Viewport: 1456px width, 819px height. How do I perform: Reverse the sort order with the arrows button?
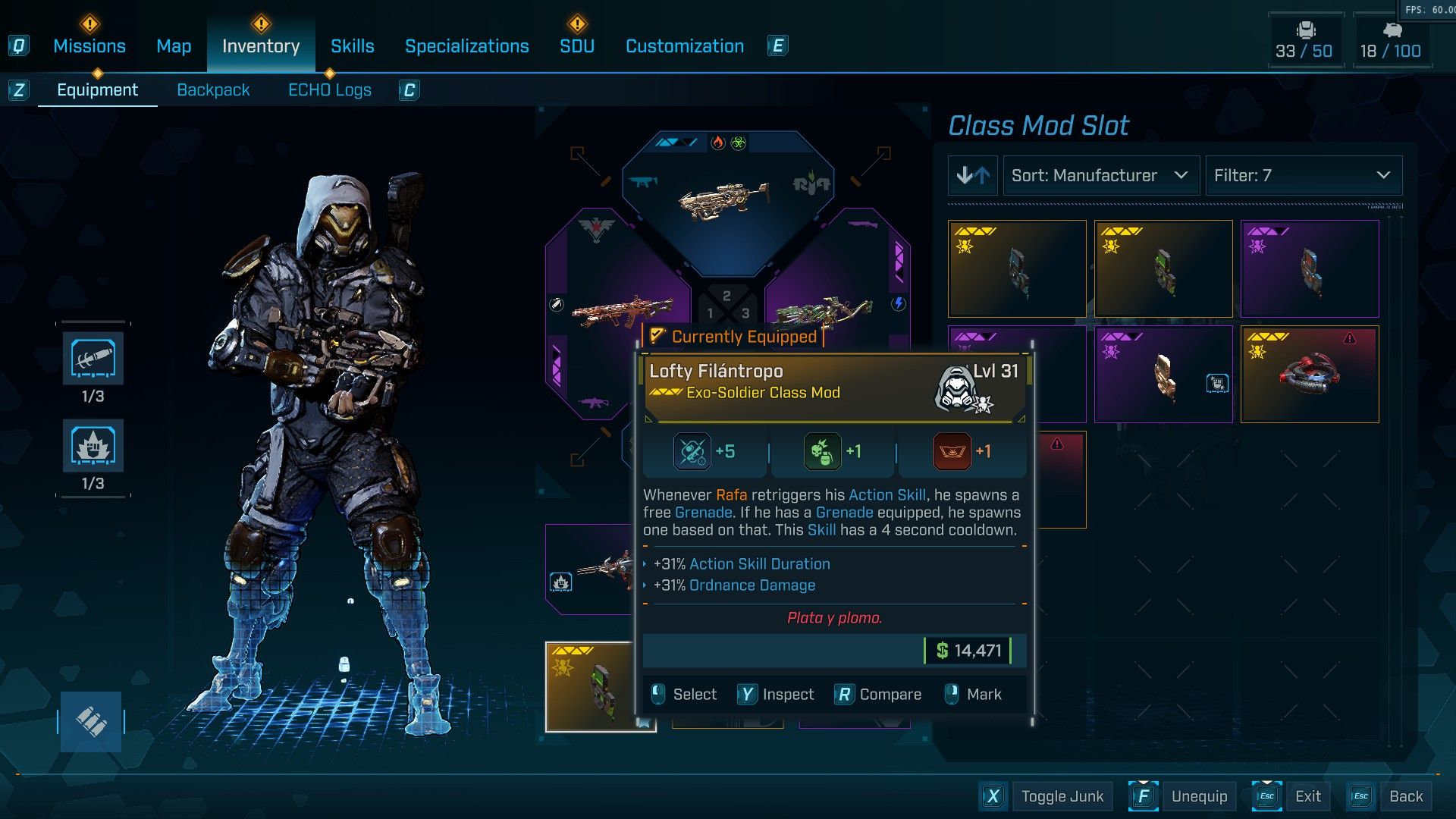pyautogui.click(x=973, y=176)
